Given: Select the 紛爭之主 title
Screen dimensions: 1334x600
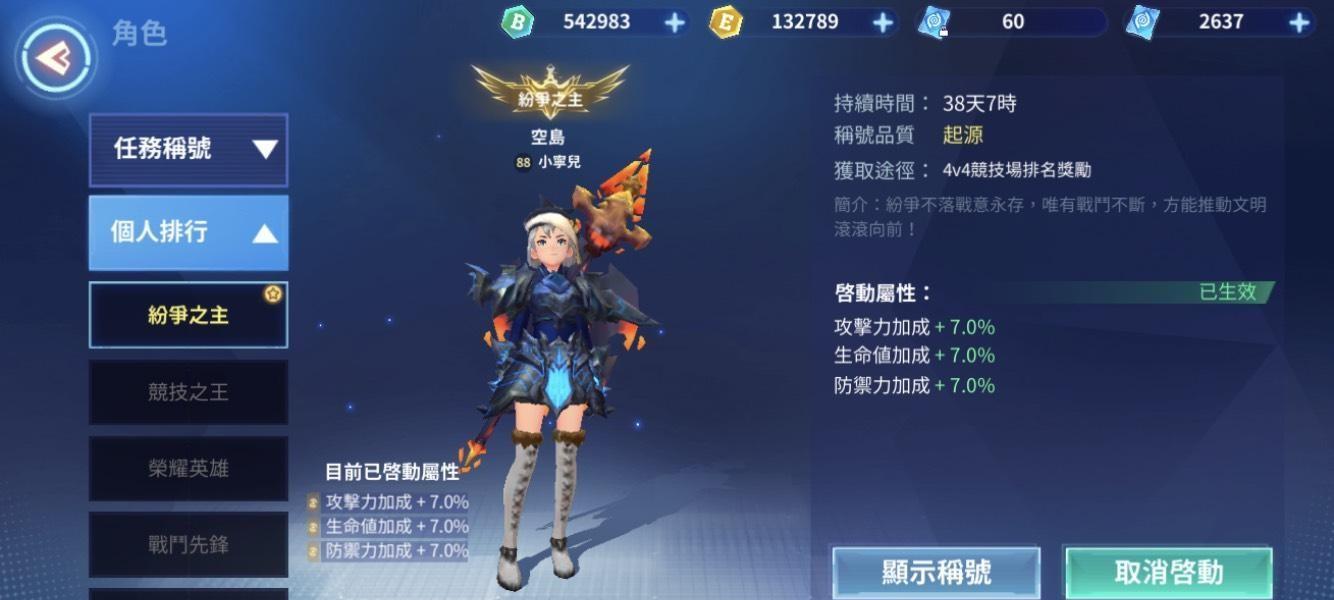Looking at the screenshot, I should (x=188, y=315).
